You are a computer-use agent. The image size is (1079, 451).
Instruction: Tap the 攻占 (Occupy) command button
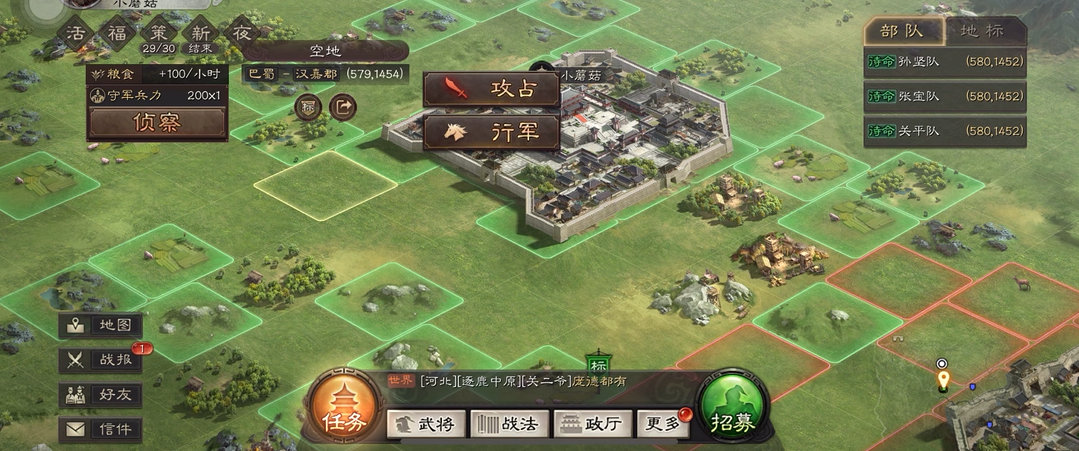tap(490, 88)
